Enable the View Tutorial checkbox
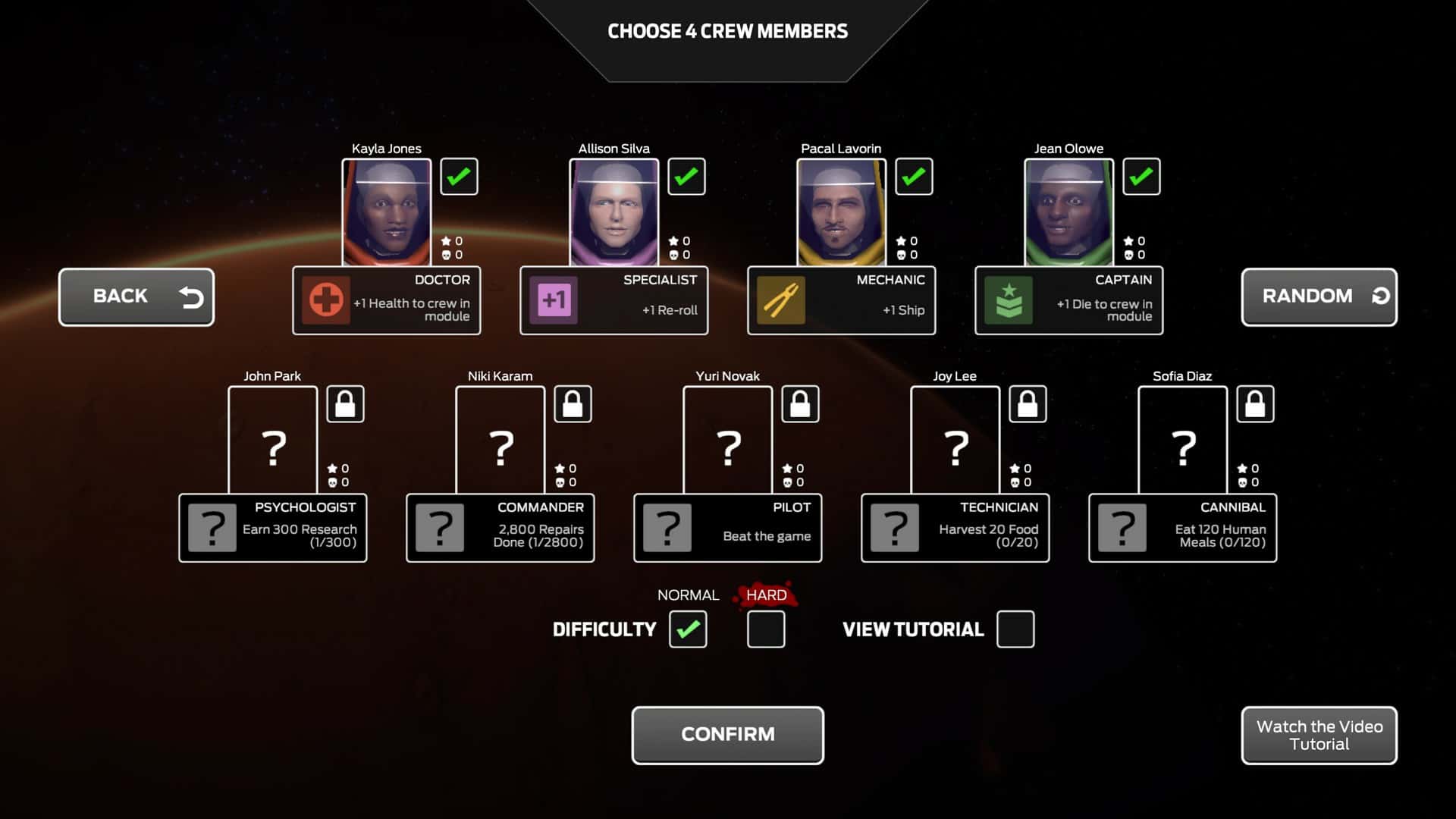1456x819 pixels. pyautogui.click(x=1015, y=629)
